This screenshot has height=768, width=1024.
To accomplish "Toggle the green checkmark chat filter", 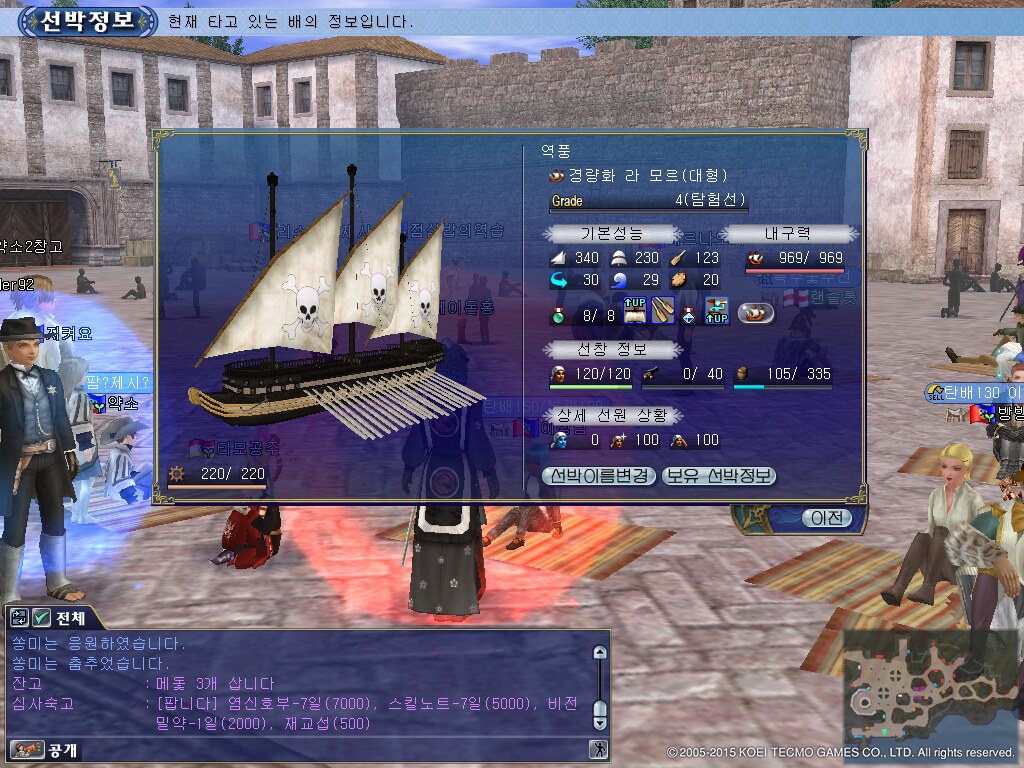I will point(41,618).
